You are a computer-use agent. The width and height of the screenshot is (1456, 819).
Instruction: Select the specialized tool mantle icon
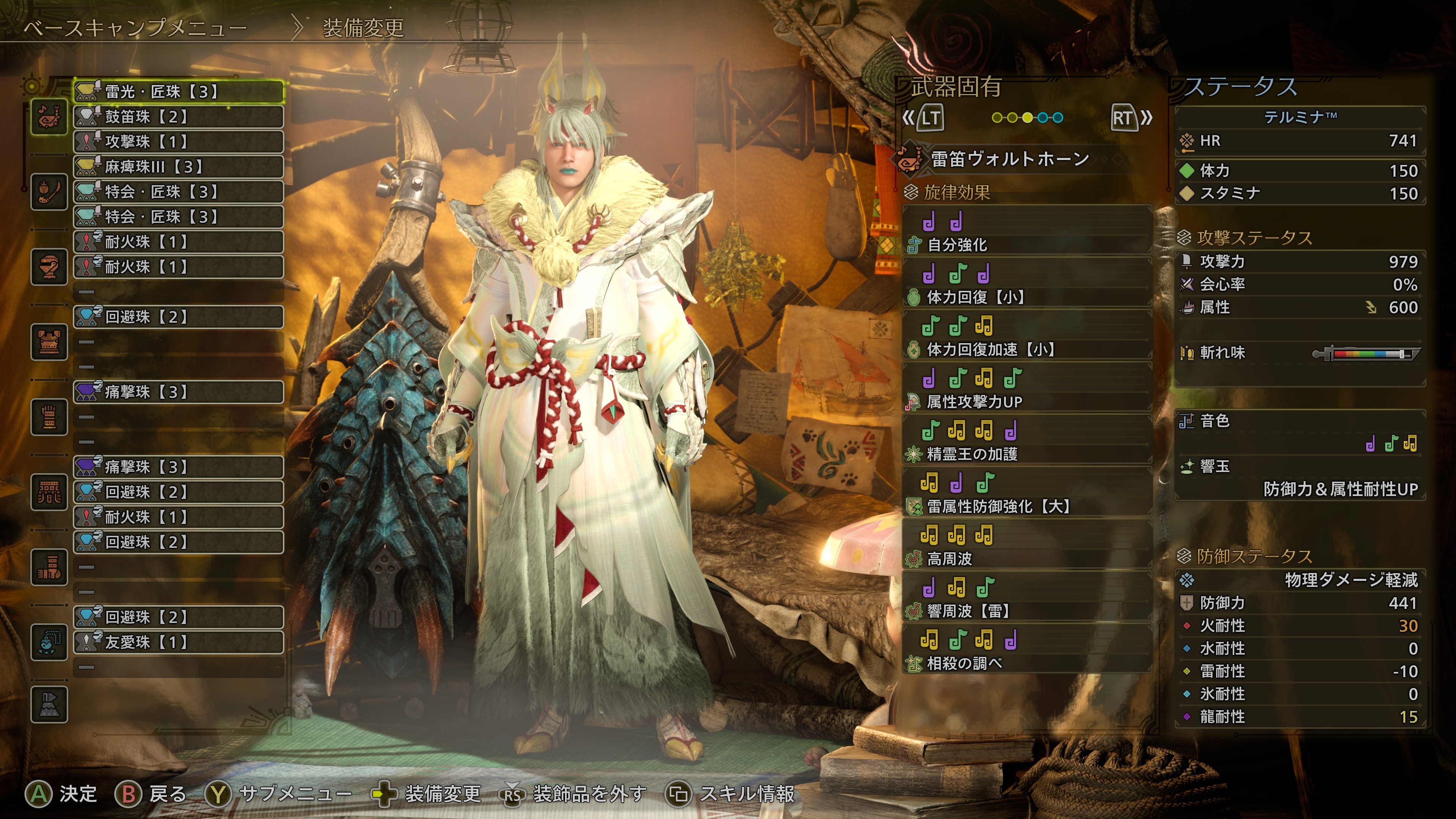coord(49,704)
